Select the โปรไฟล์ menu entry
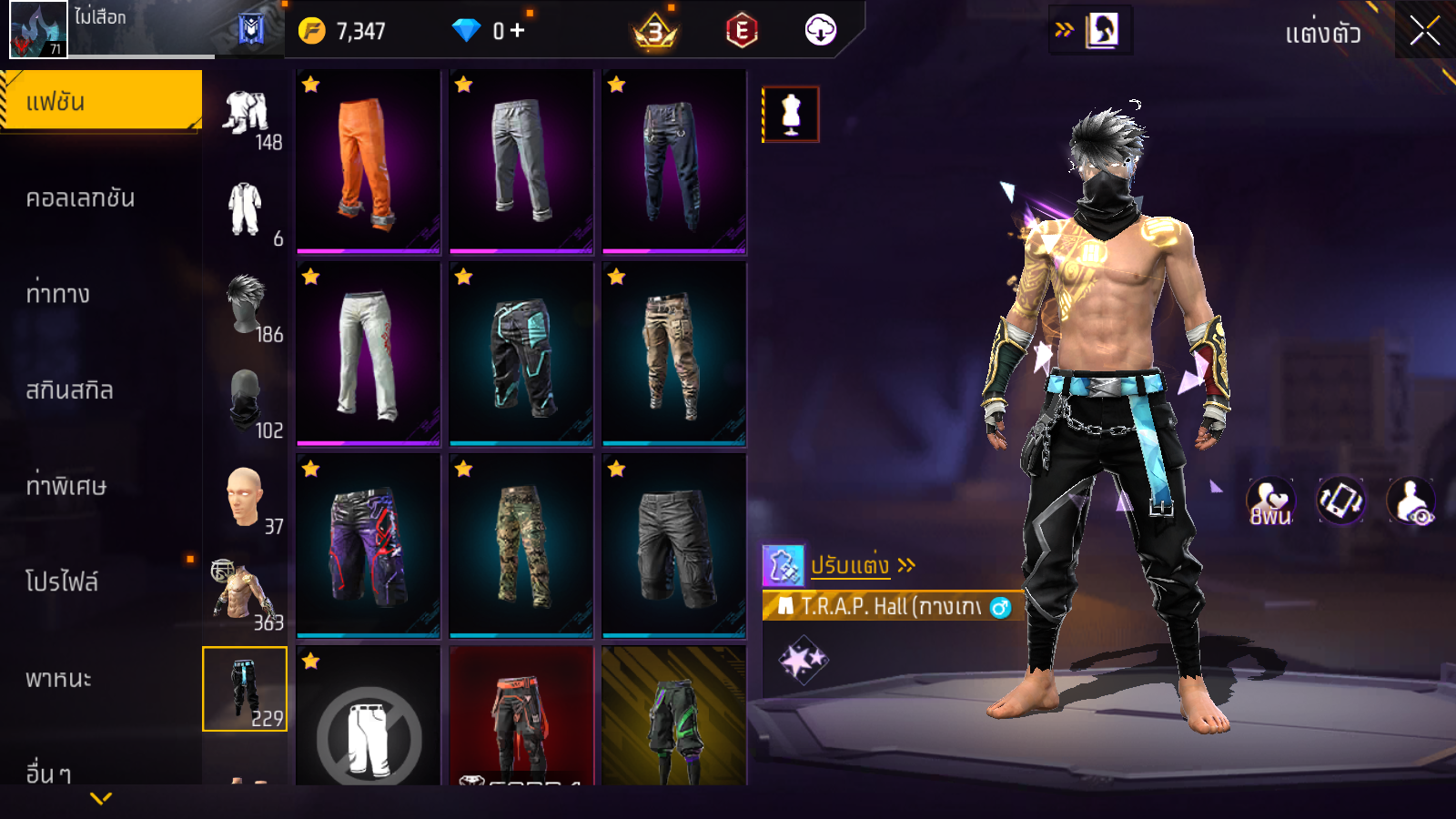Screen dimensions: 1456x819 coord(62,582)
